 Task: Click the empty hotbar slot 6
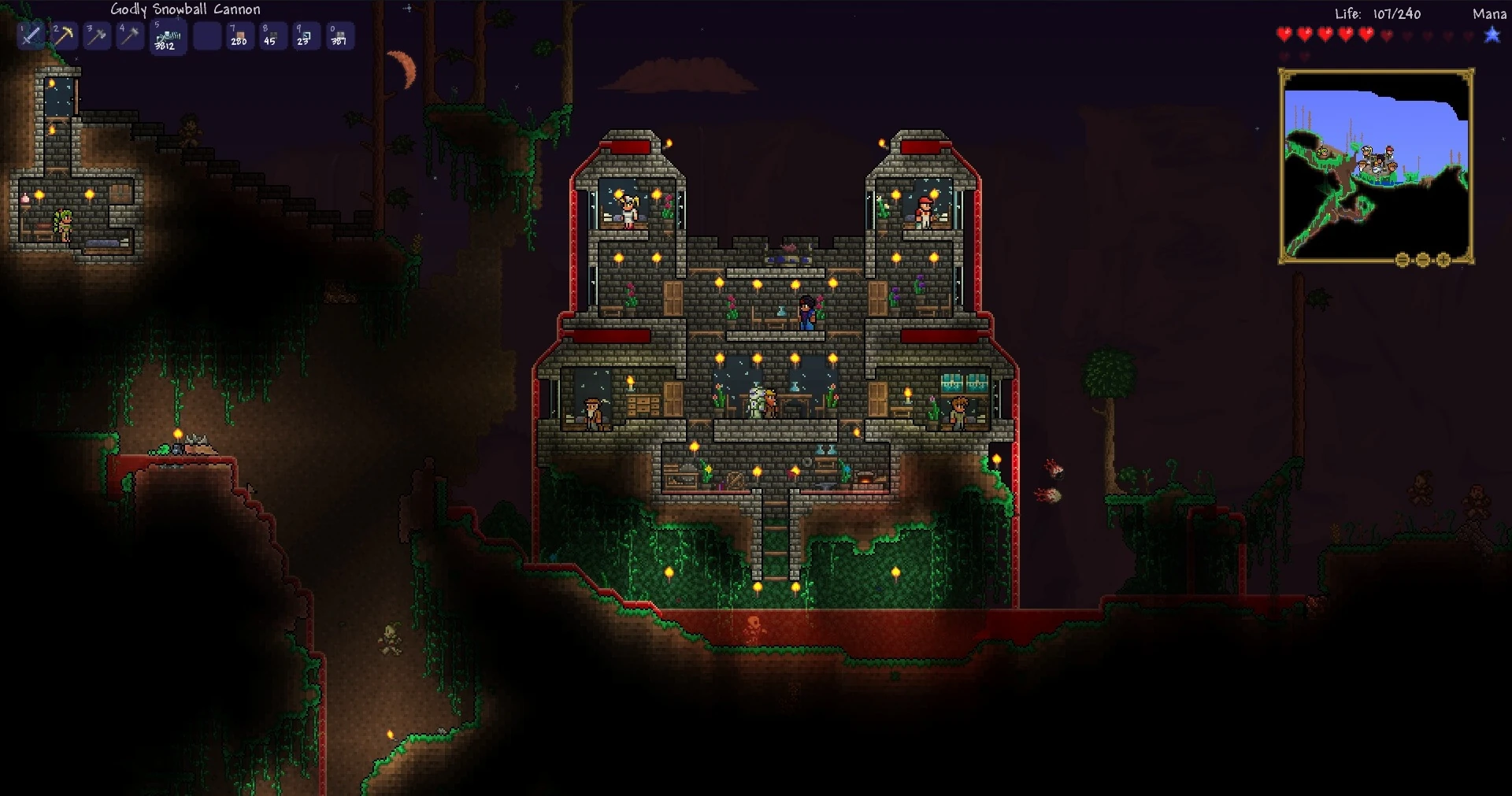[206, 35]
